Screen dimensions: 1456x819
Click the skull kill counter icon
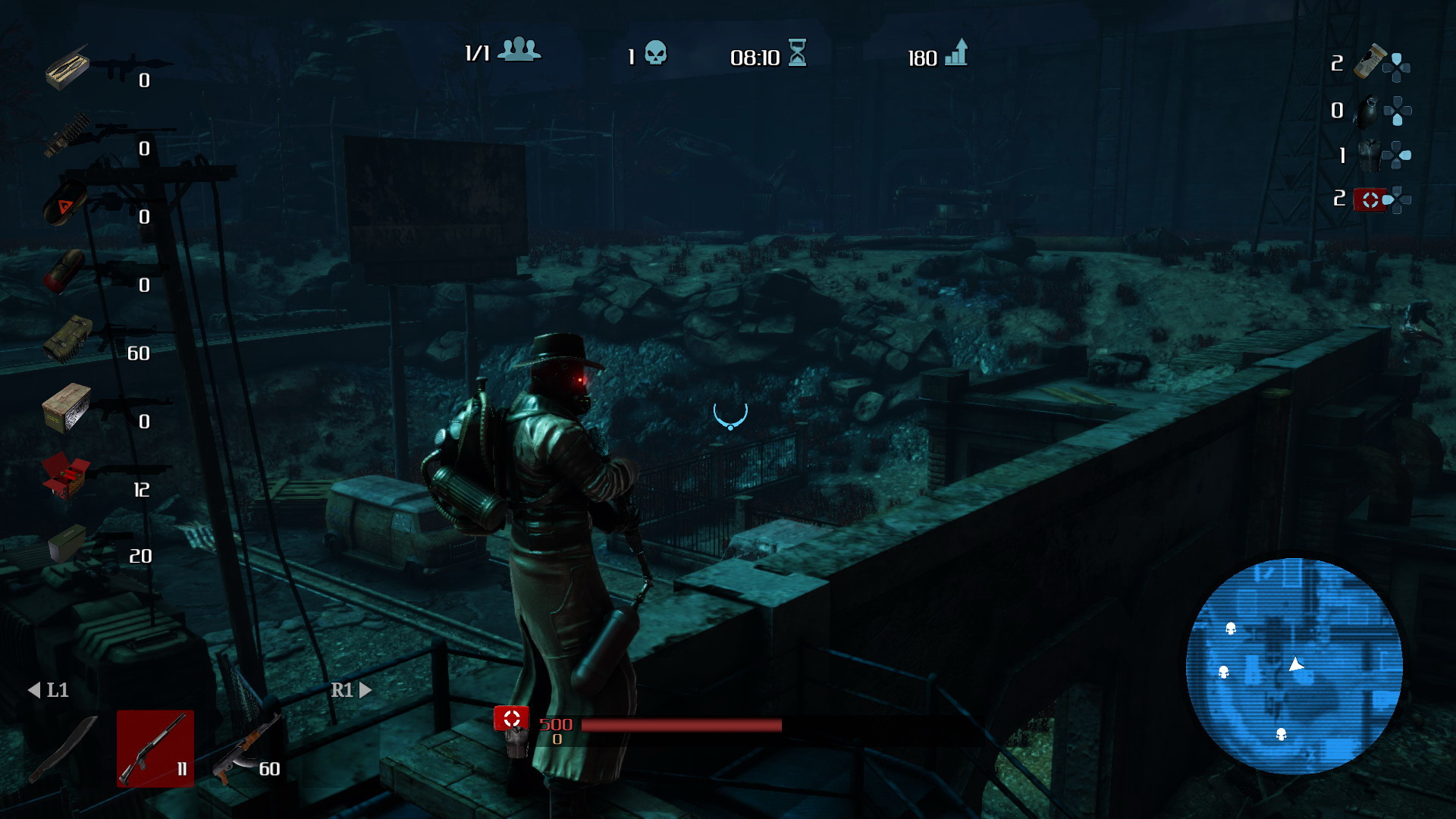point(655,53)
